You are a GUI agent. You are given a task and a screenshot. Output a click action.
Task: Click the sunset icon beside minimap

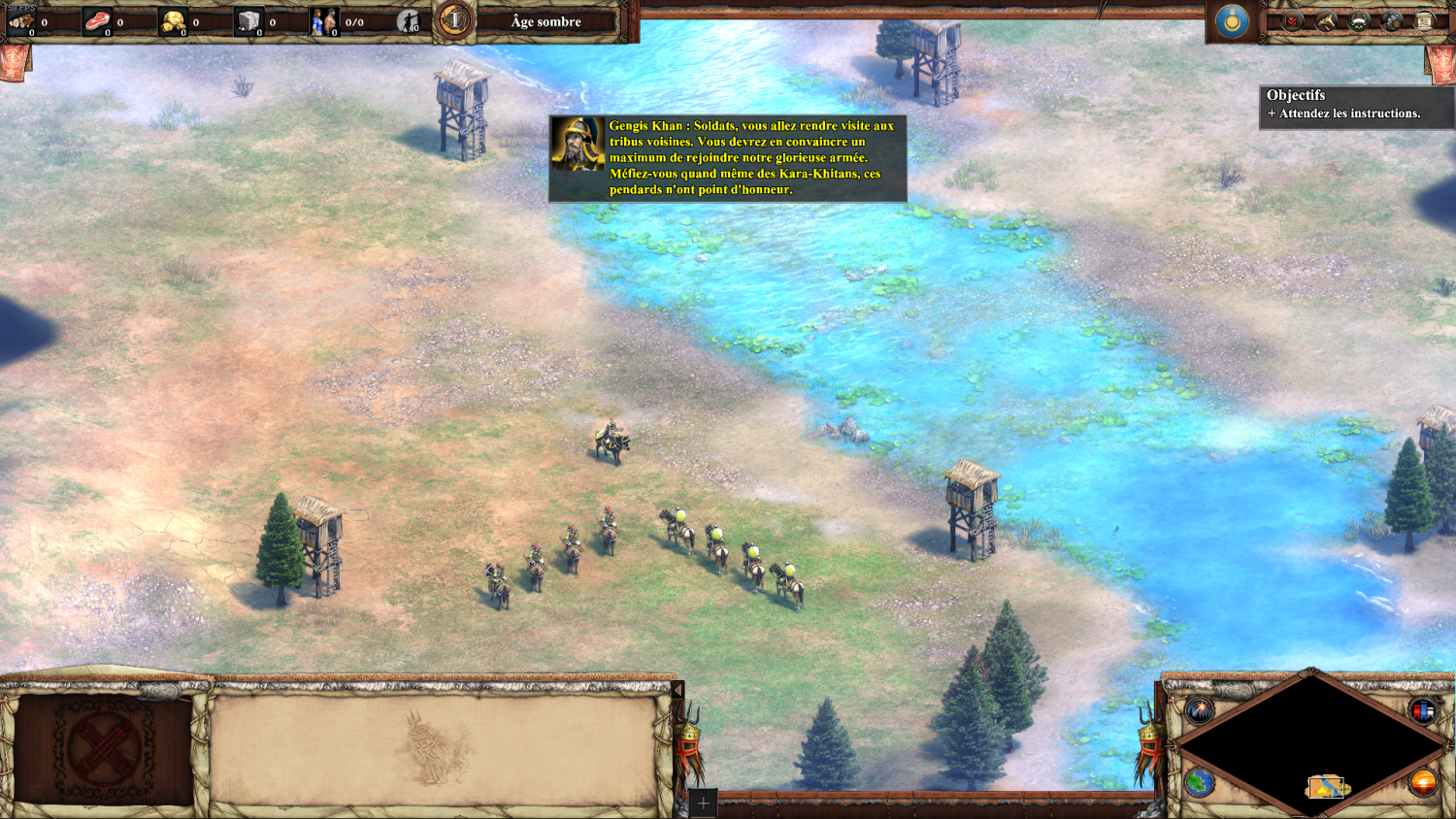[1423, 782]
